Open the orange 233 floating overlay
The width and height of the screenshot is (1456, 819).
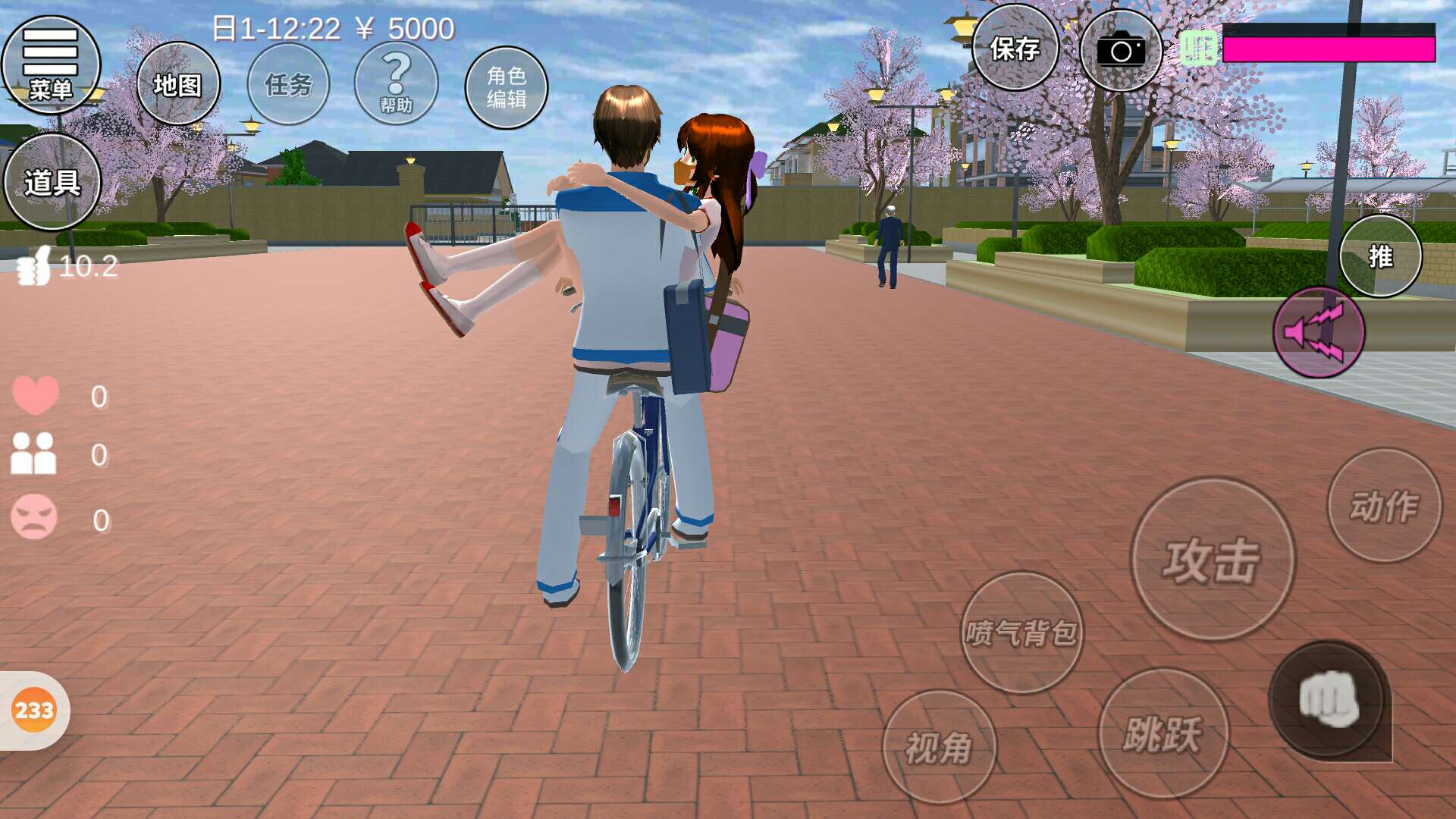(34, 711)
